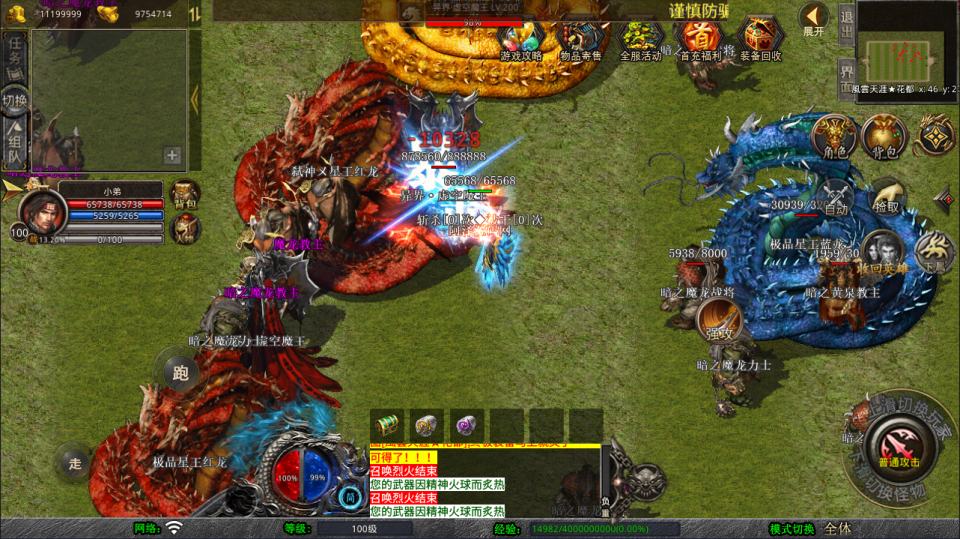960x539 pixels.
Task: Open the 物品寄售 consignment shop
Action: coord(580,40)
